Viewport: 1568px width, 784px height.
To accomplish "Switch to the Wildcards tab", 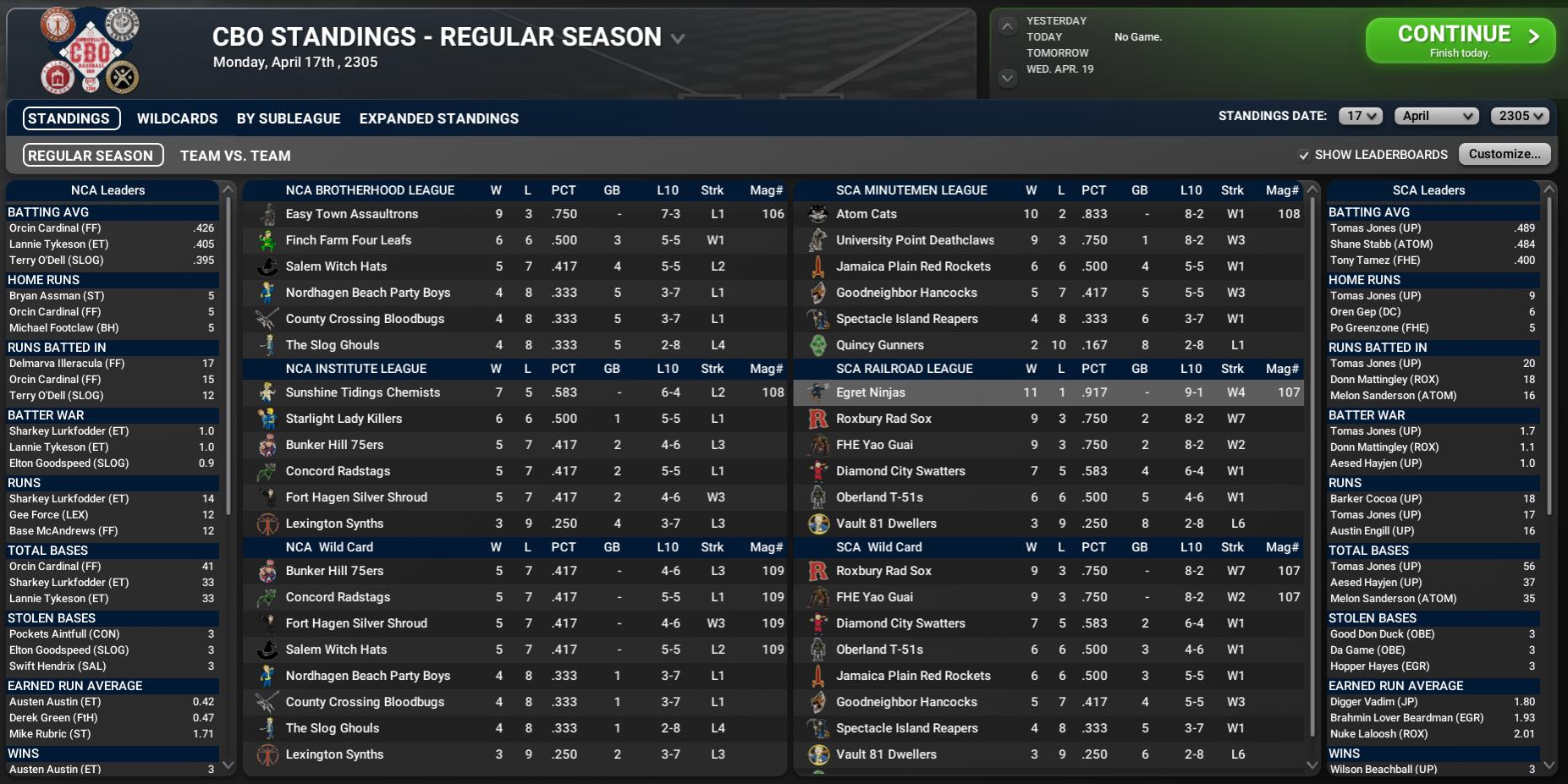I will (x=177, y=118).
